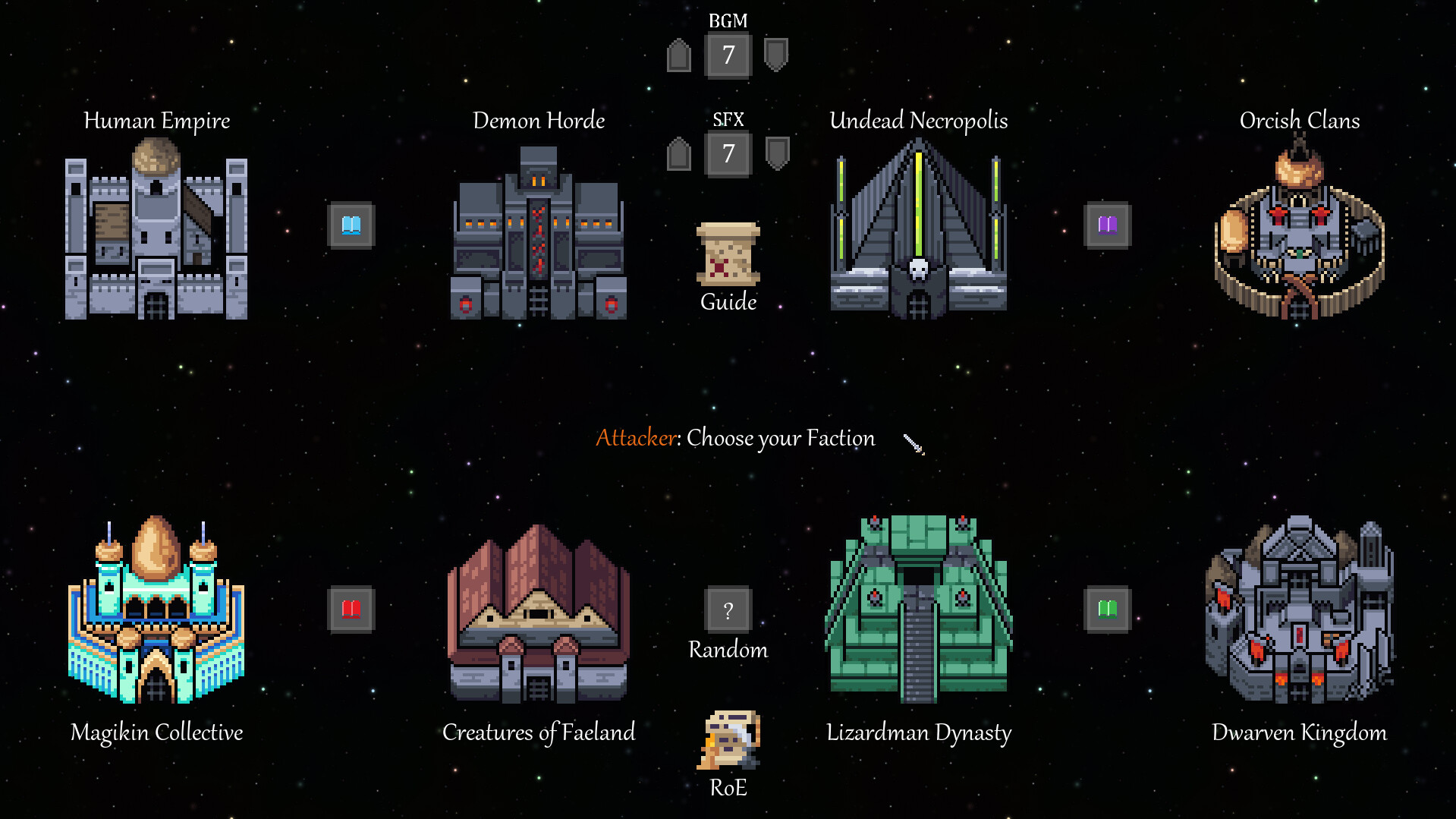Open the purple lore book beside Orcish Clans

click(x=1107, y=225)
